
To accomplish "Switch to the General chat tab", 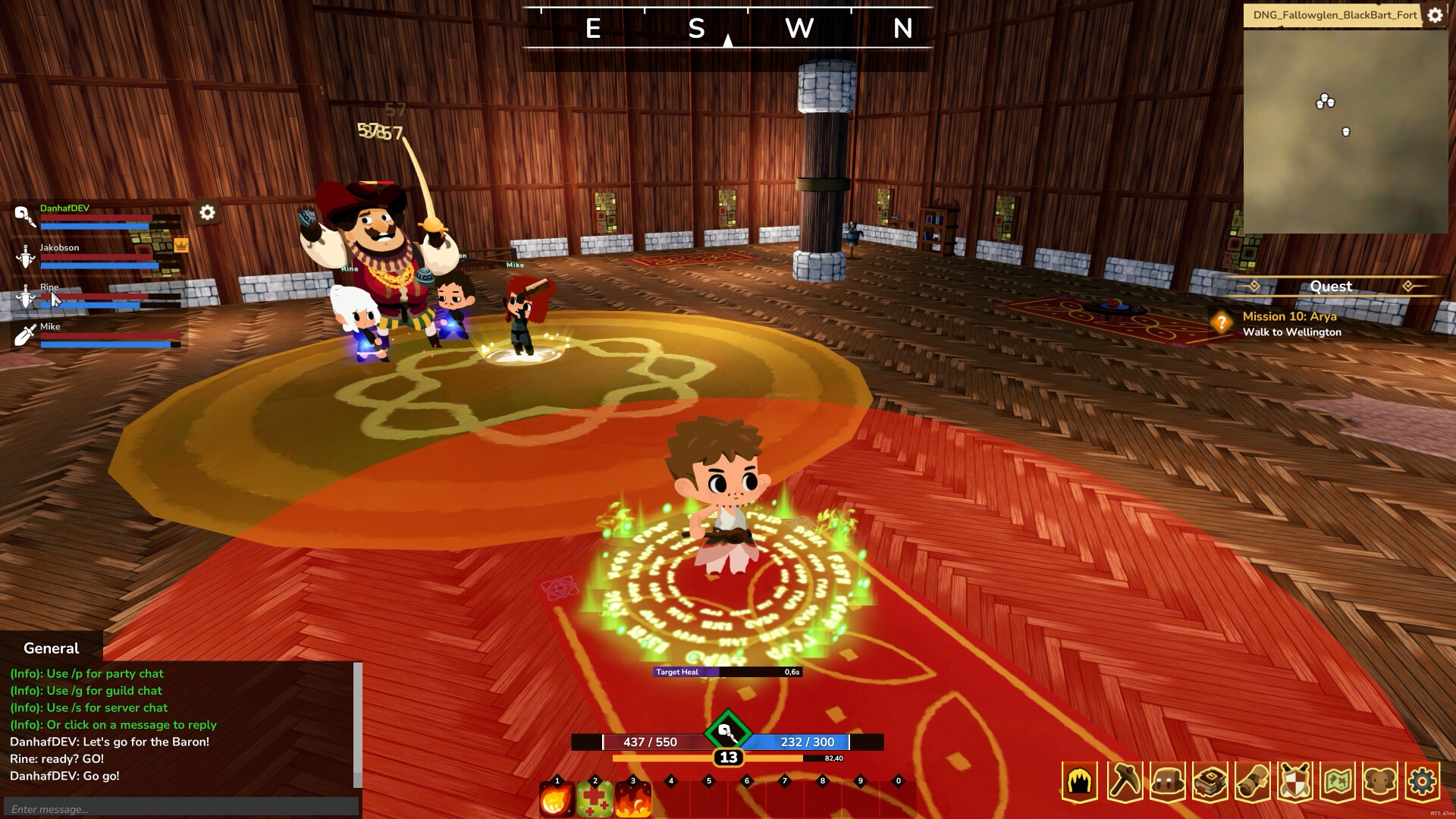I will coord(50,648).
